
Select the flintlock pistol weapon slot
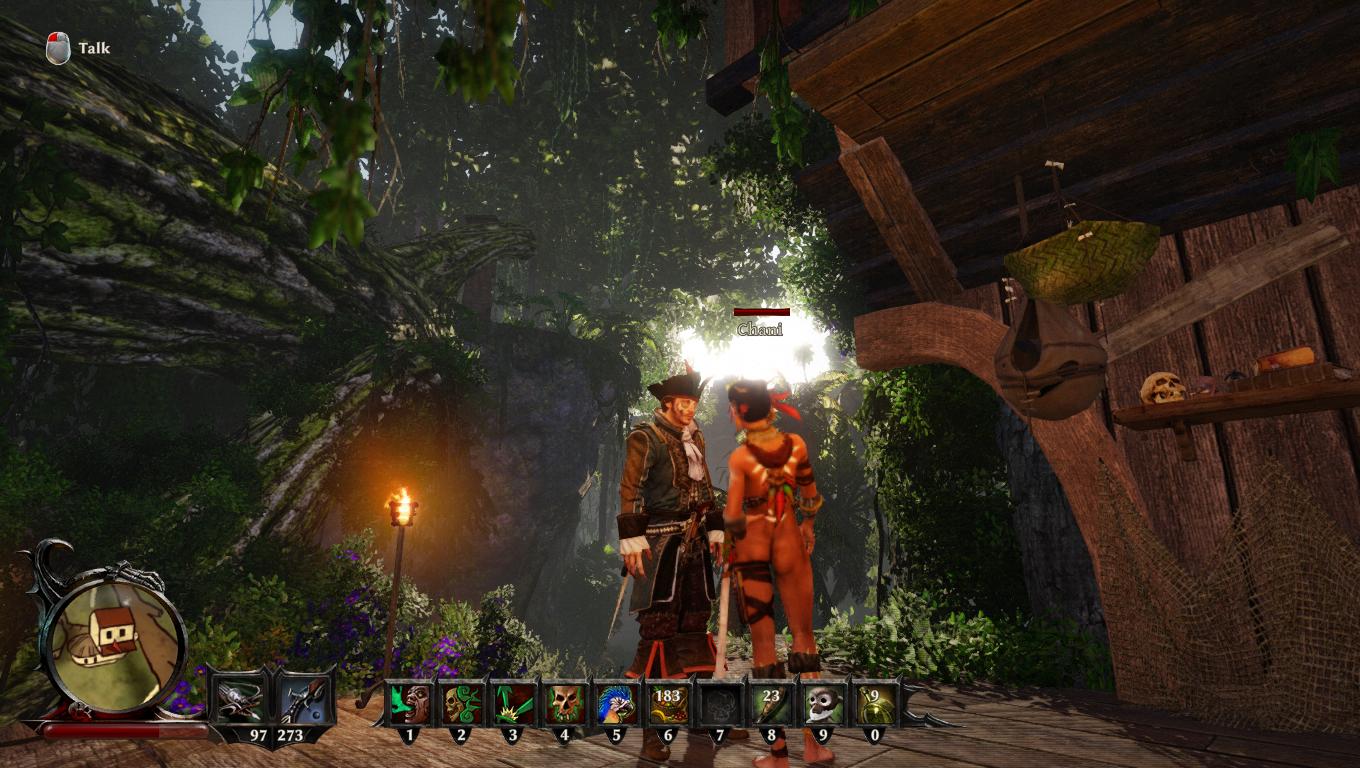coord(303,699)
